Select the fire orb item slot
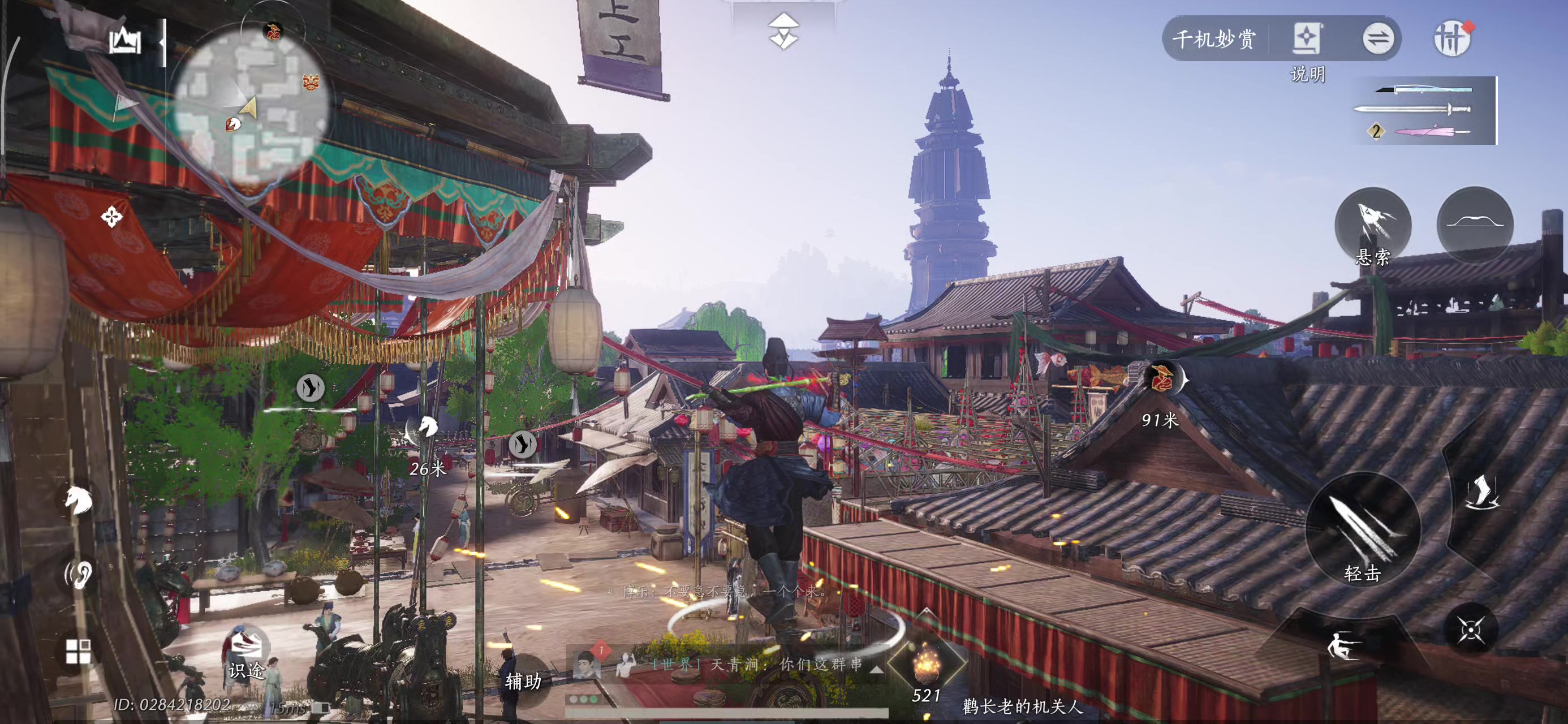The height and width of the screenshot is (724, 1568). [x=927, y=662]
